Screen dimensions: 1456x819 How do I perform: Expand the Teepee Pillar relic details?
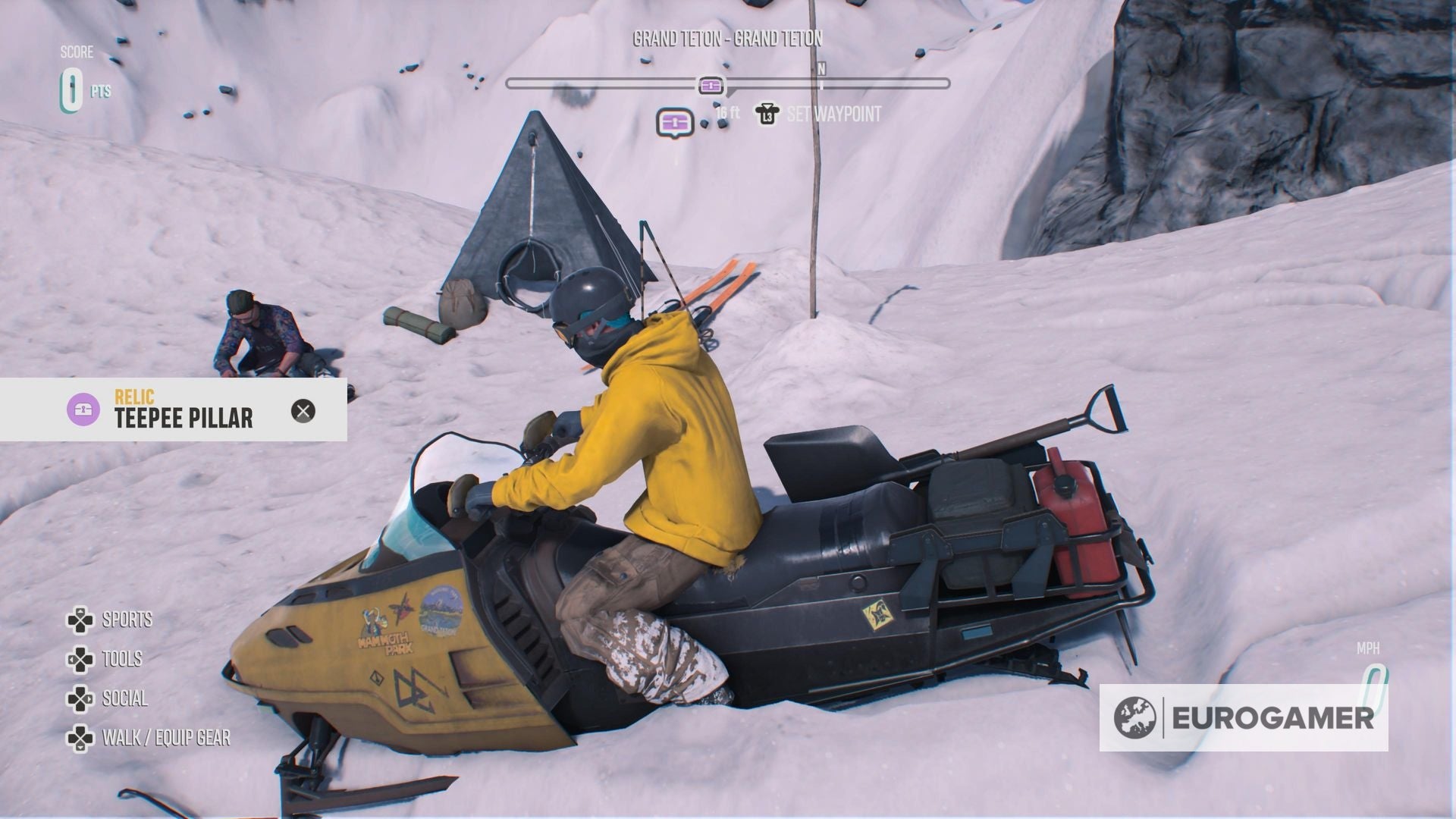pyautogui.click(x=184, y=417)
